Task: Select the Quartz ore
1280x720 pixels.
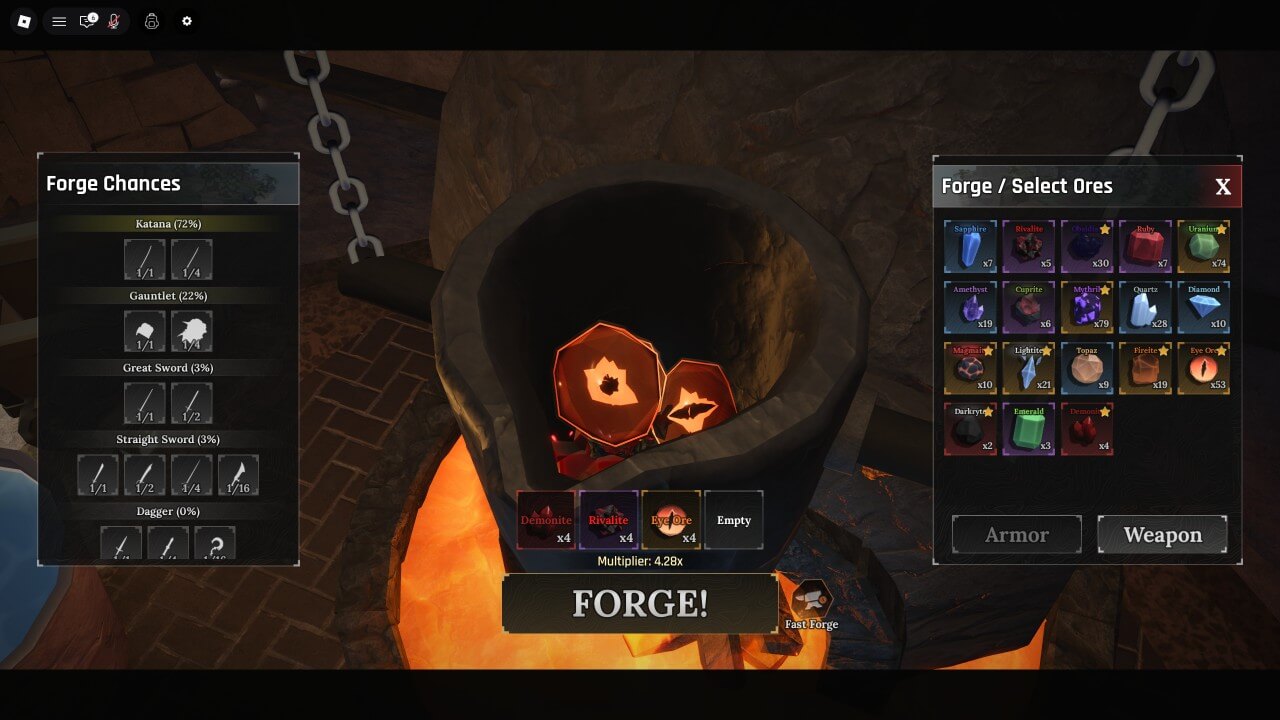Action: pyautogui.click(x=1145, y=307)
